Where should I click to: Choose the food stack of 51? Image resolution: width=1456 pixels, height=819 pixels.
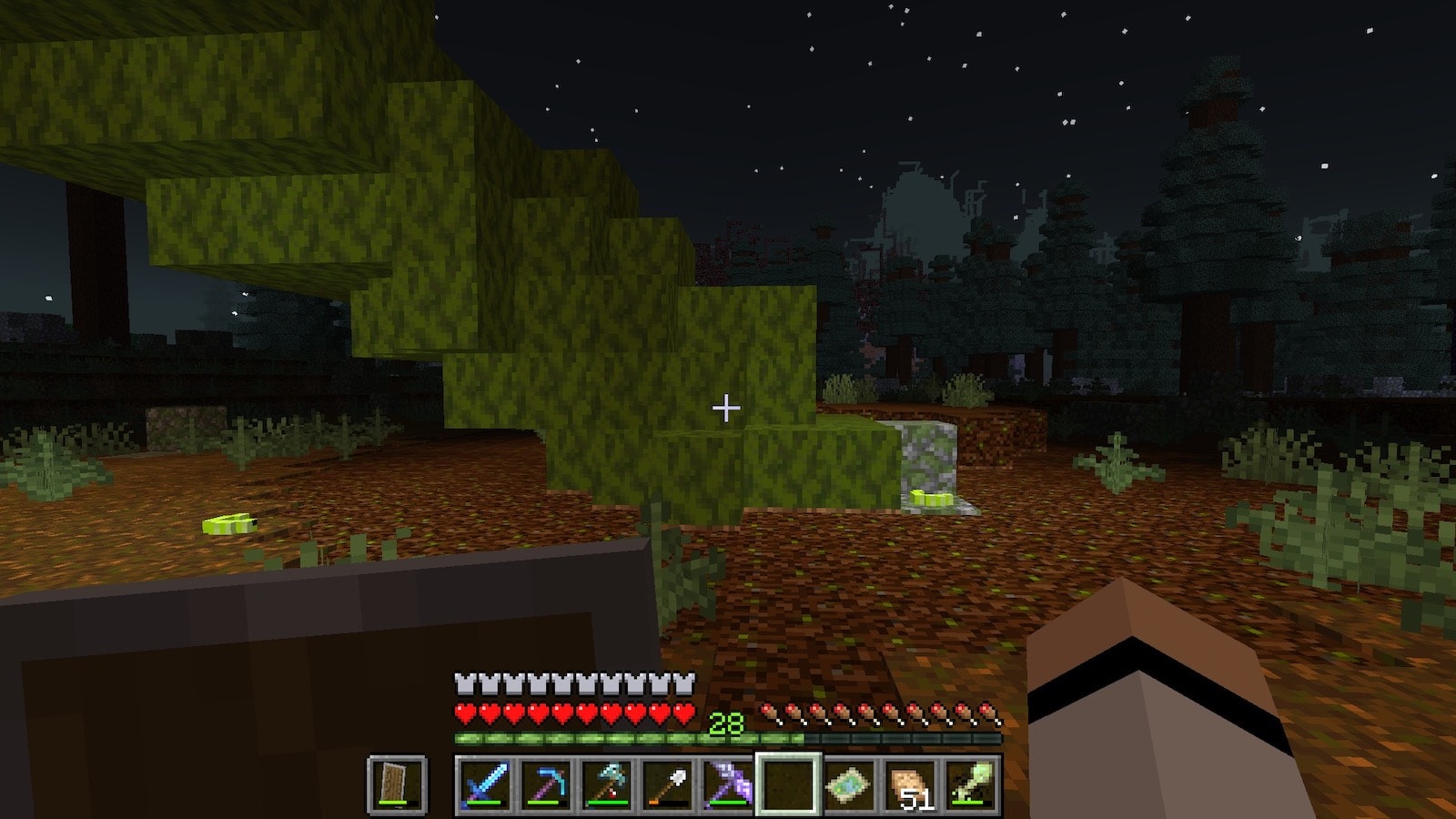(x=910, y=784)
